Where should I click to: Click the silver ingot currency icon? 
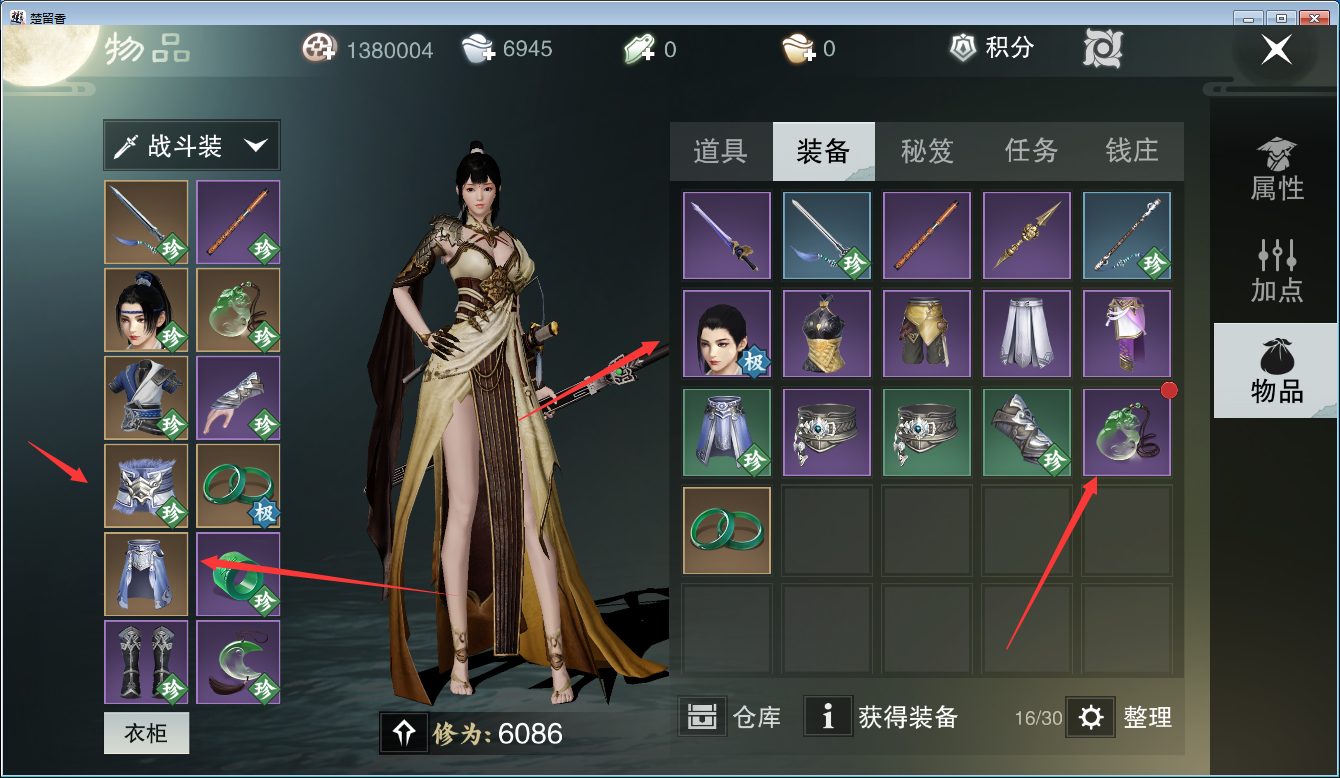tap(476, 48)
